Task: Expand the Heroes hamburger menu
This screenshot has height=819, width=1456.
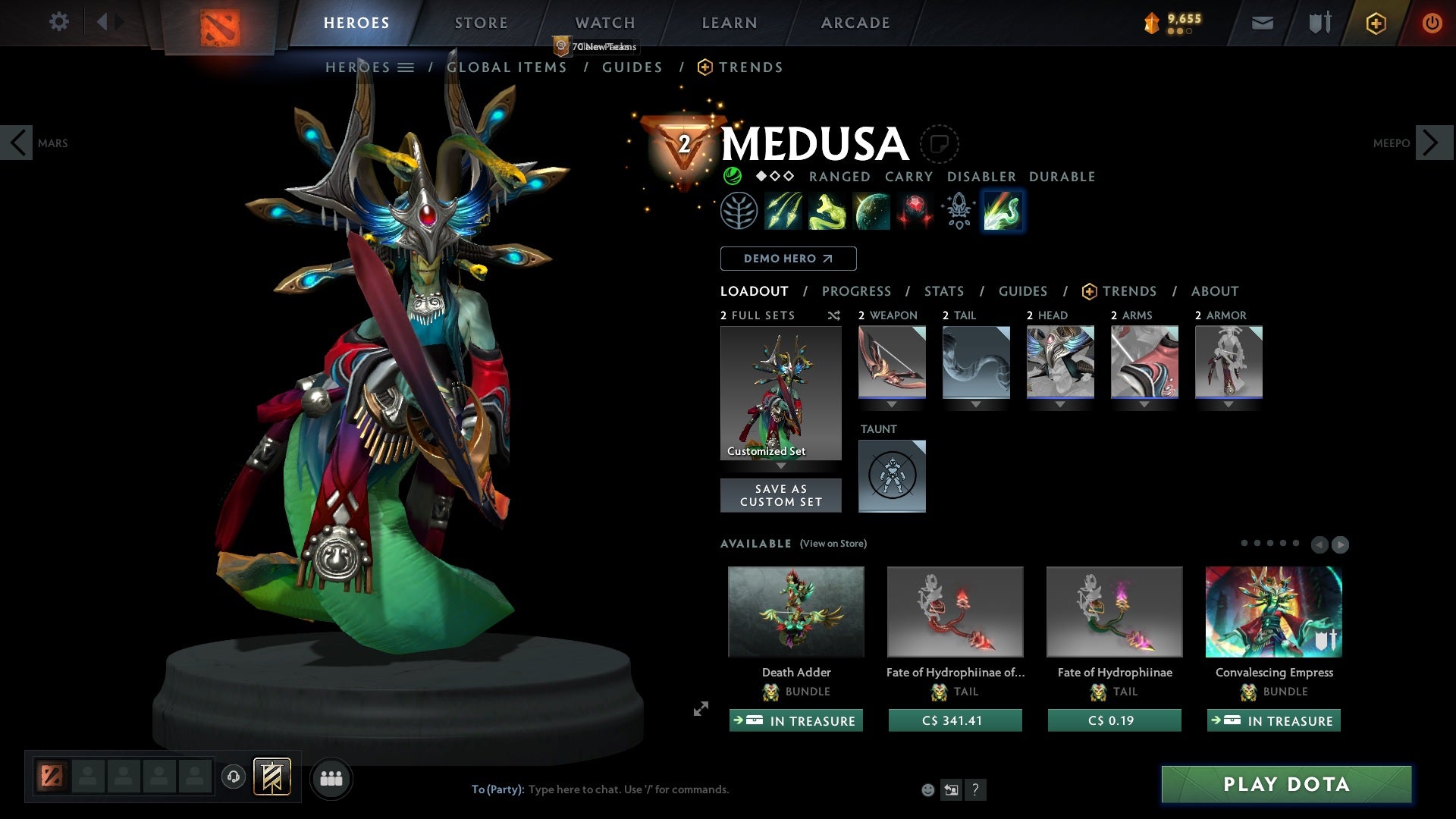Action: point(407,67)
